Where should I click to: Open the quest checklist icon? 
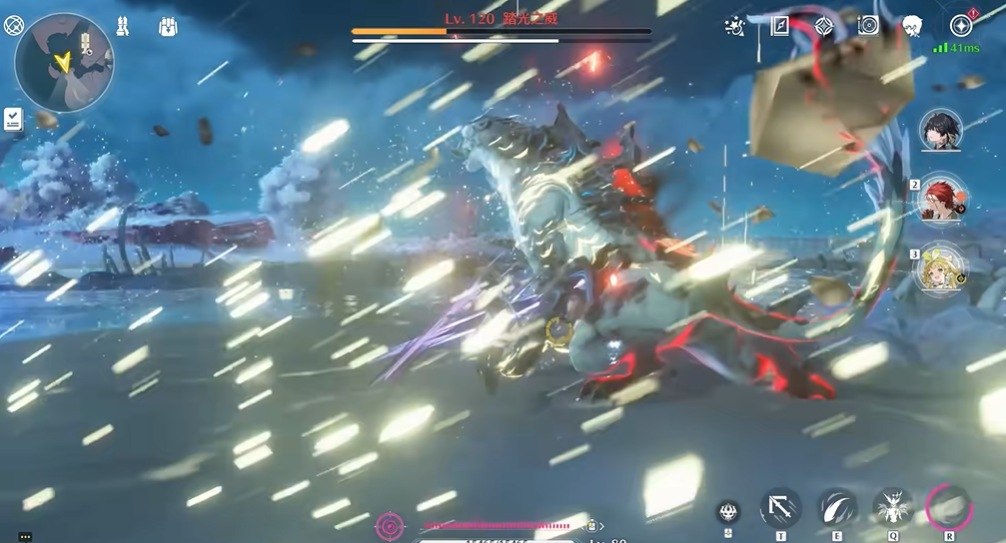pyautogui.click(x=13, y=120)
